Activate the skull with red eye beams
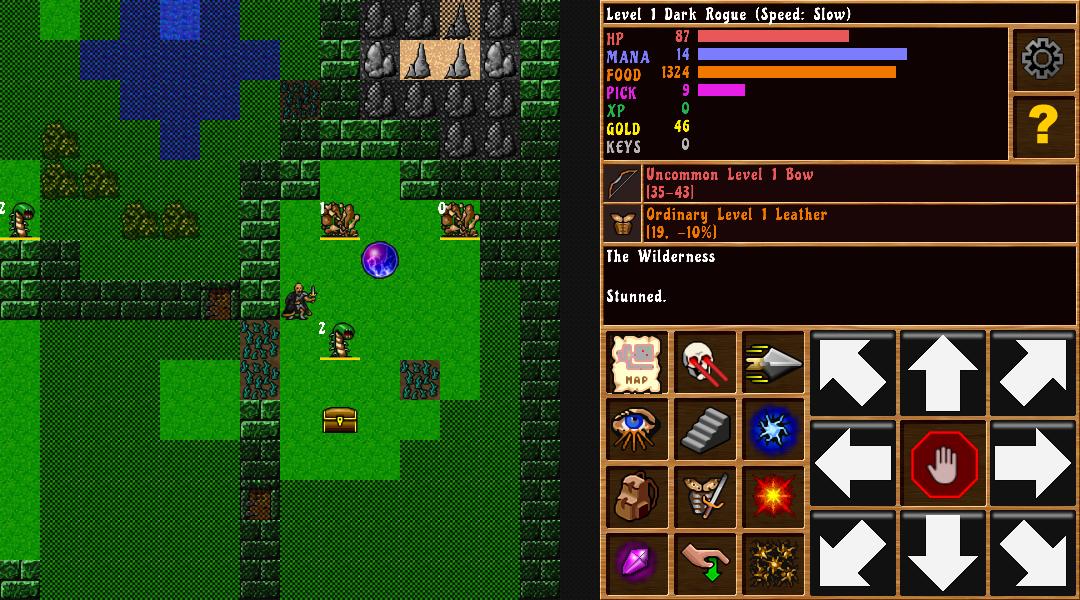The height and width of the screenshot is (600, 1080). click(704, 362)
